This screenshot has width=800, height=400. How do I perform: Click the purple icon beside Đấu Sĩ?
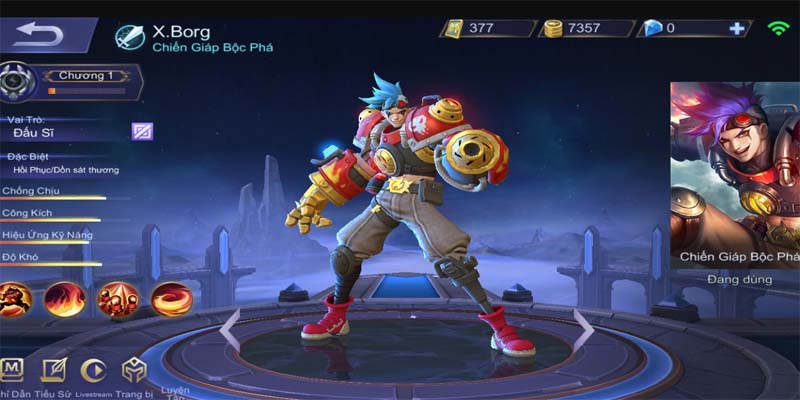pos(142,131)
